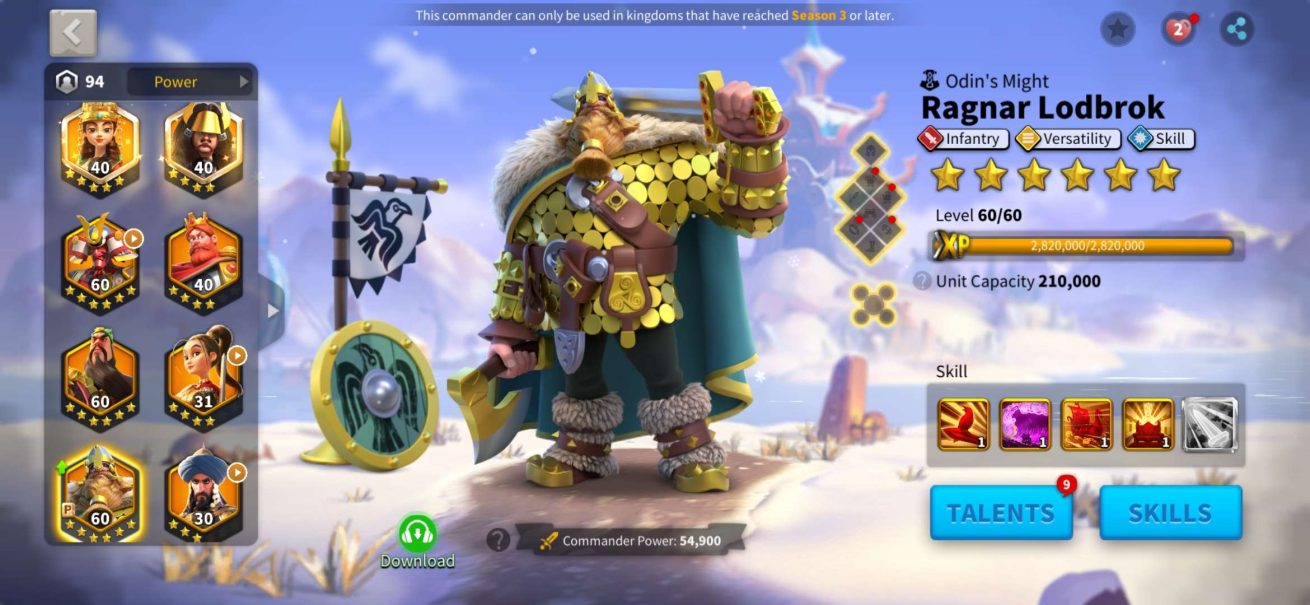Expand the commander list side arrow

[272, 310]
